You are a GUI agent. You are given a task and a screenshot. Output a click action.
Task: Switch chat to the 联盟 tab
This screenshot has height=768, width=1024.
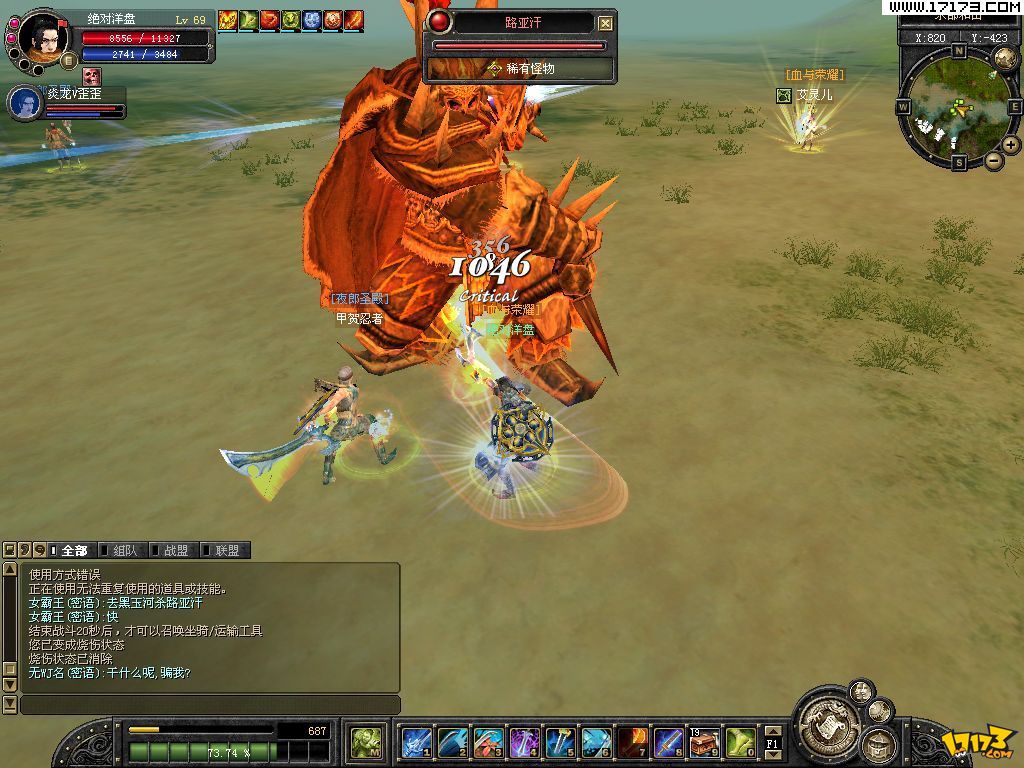(x=226, y=550)
